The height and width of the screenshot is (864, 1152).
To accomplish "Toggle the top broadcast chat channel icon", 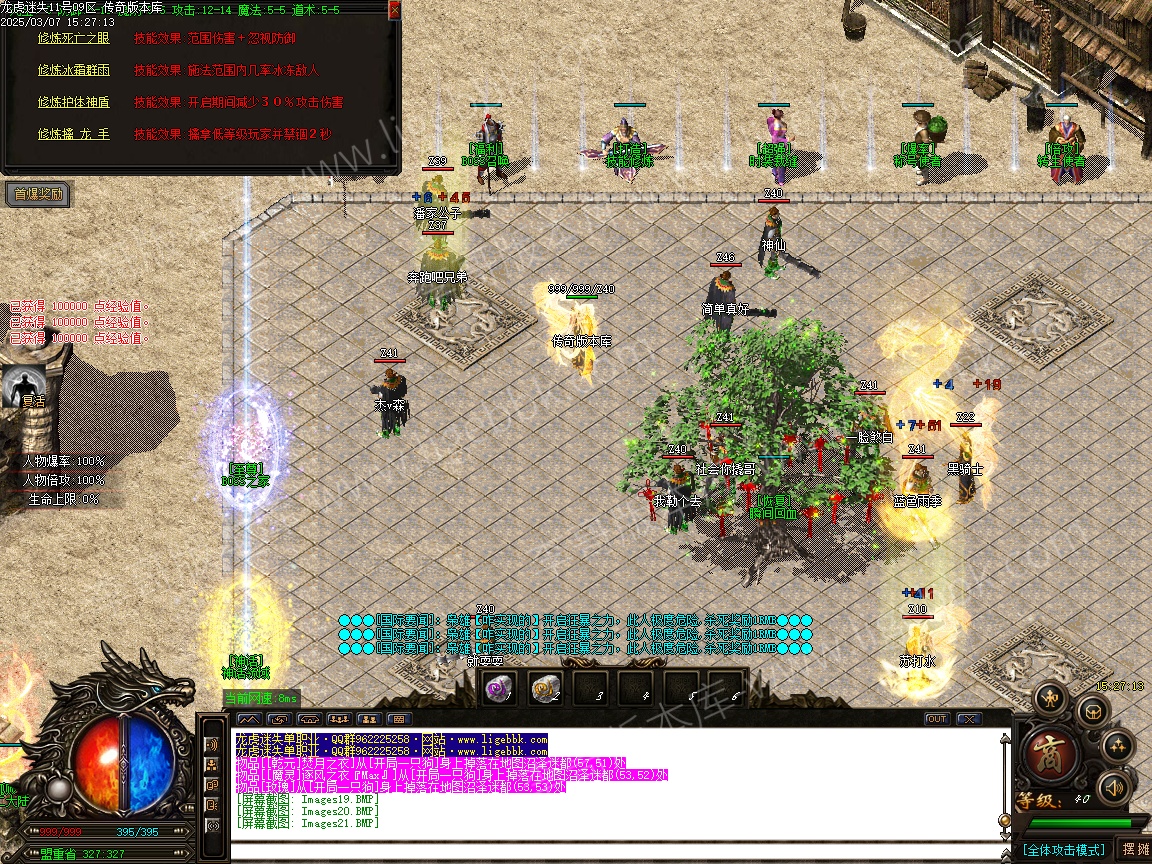I will [212, 745].
